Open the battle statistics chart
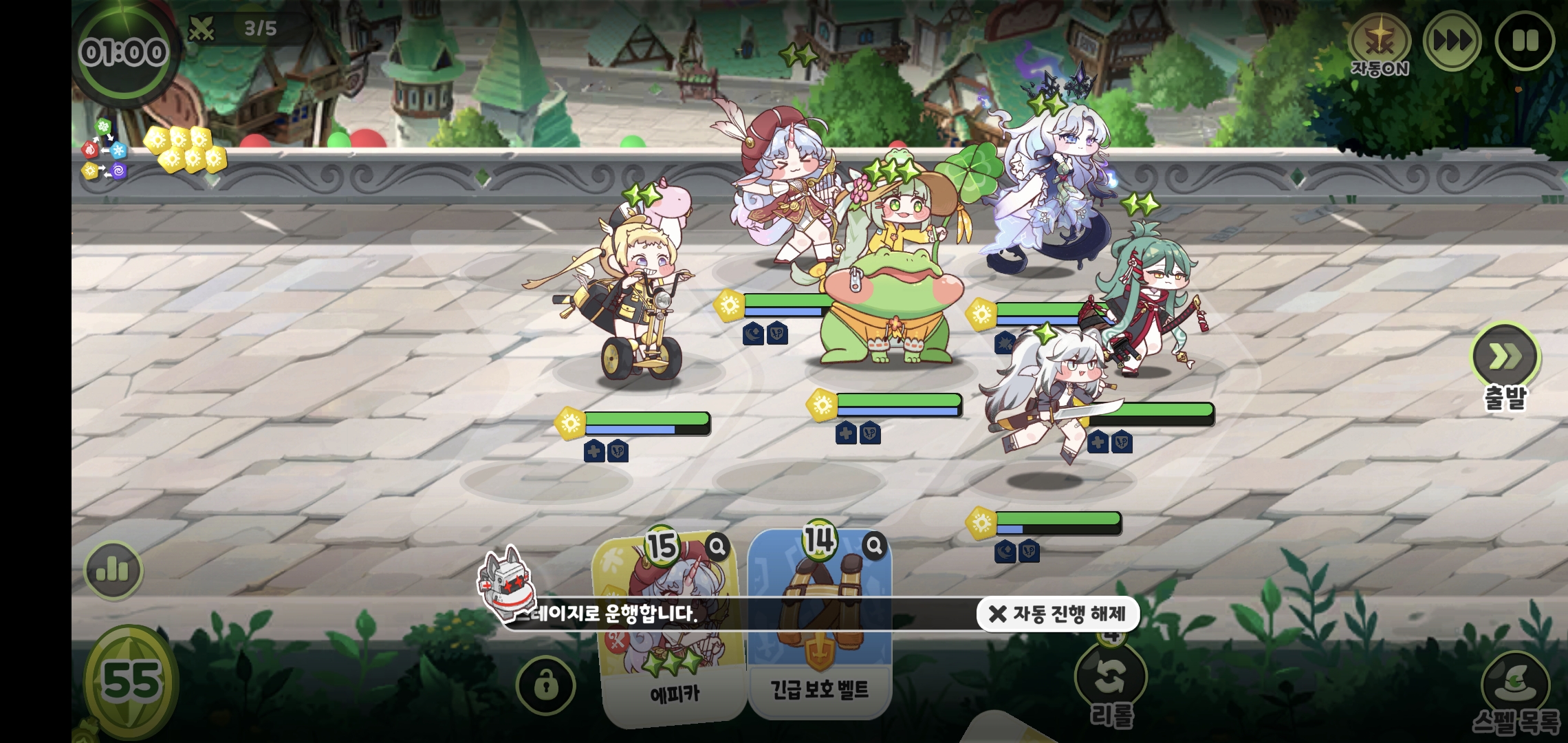This screenshot has width=1568, height=743. point(113,570)
